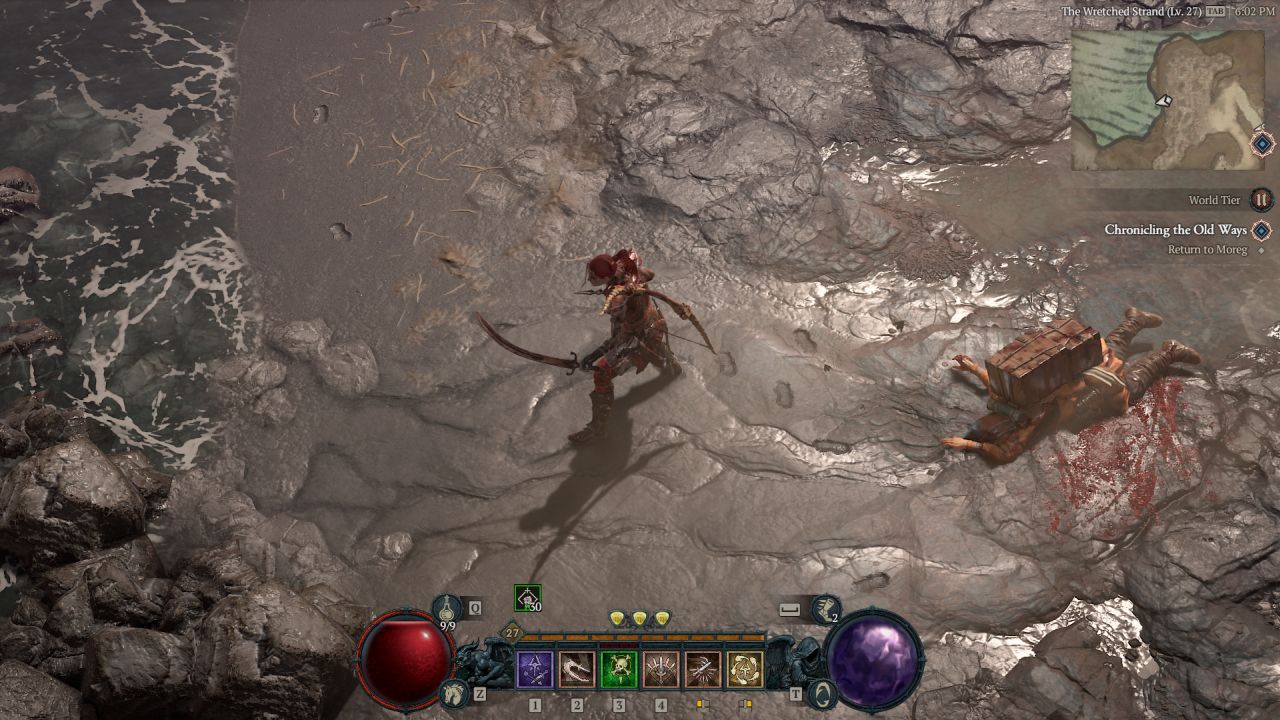This screenshot has height=720, width=1280.
Task: Open the full map using the TAB label
Action: click(x=1214, y=11)
